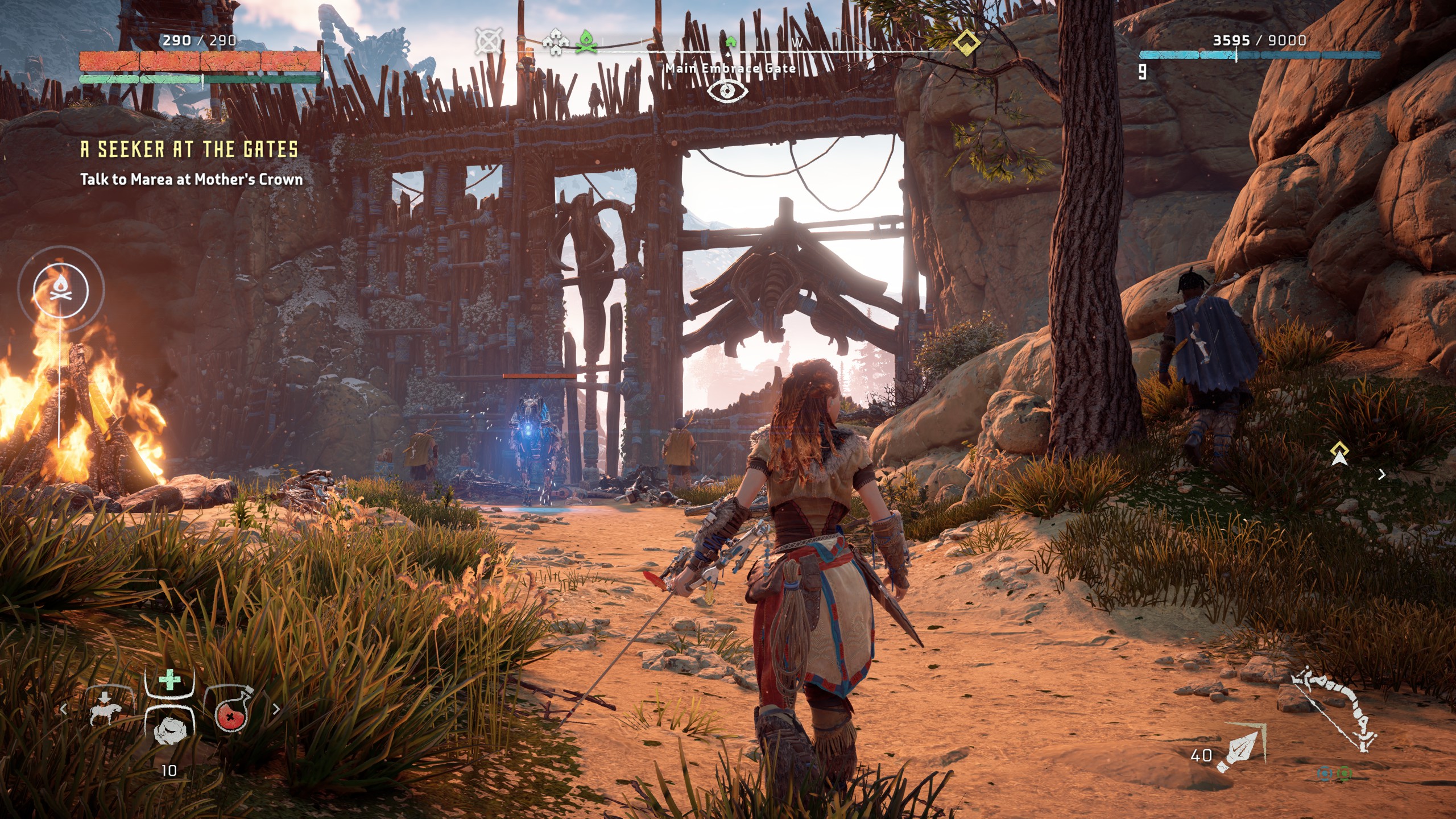Select the settlement houses icon on compass
This screenshot has height=819, width=1456.
[555, 43]
